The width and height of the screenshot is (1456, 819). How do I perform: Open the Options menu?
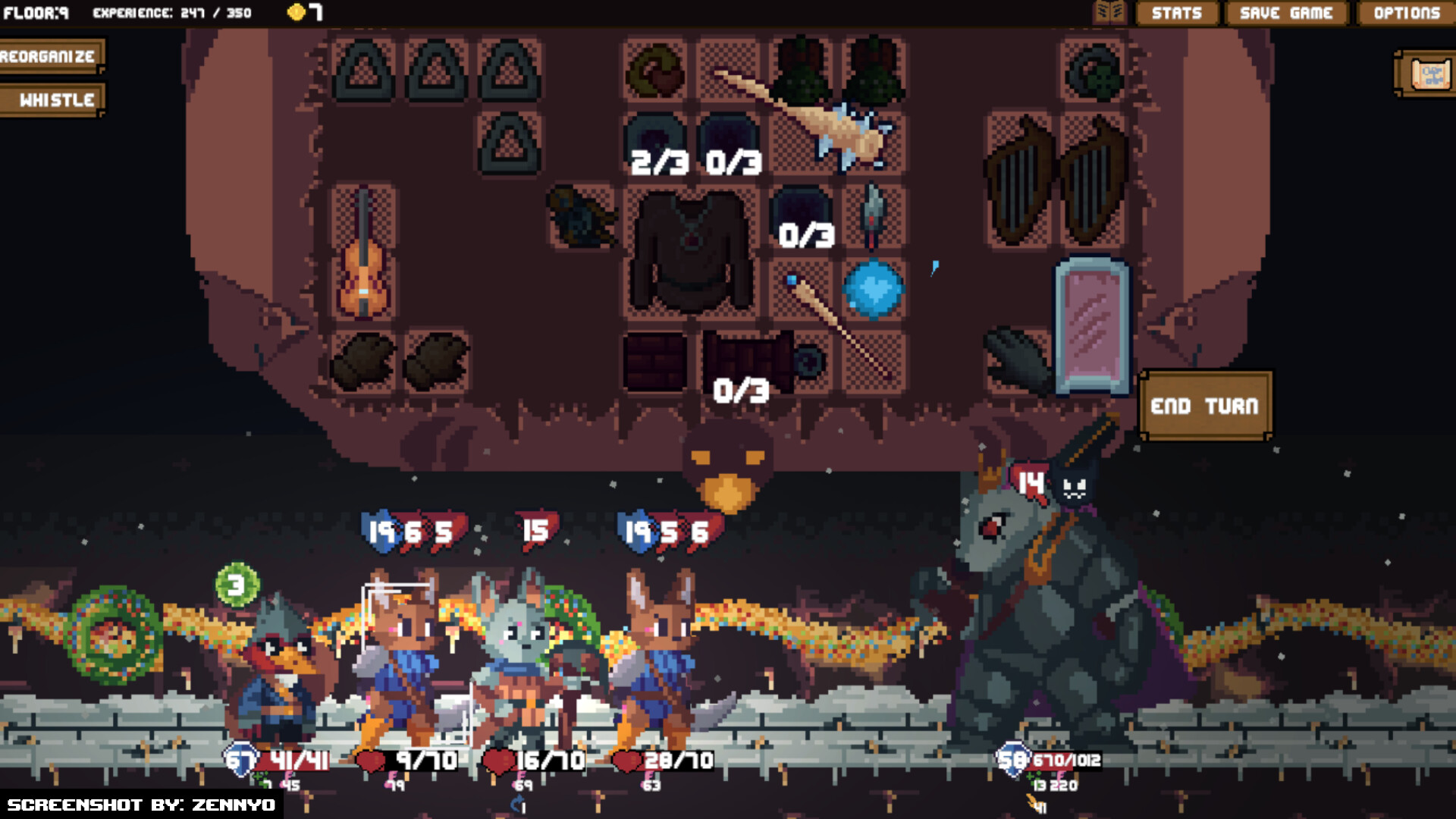(x=1407, y=13)
